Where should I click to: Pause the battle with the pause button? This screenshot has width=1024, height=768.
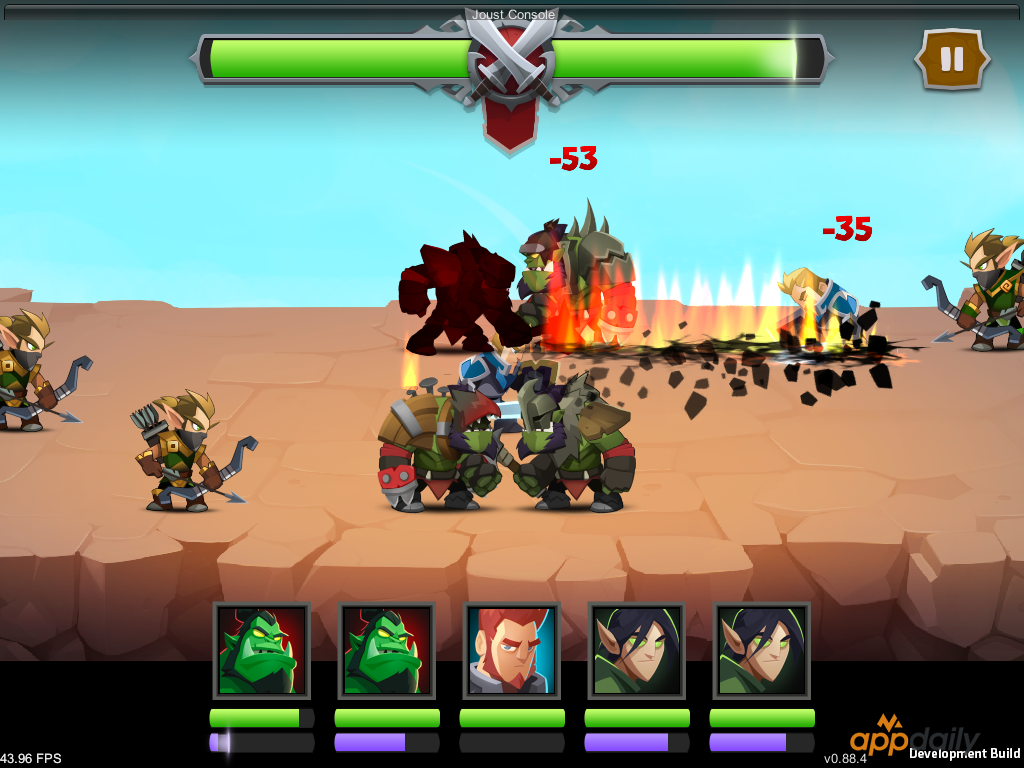pos(952,59)
